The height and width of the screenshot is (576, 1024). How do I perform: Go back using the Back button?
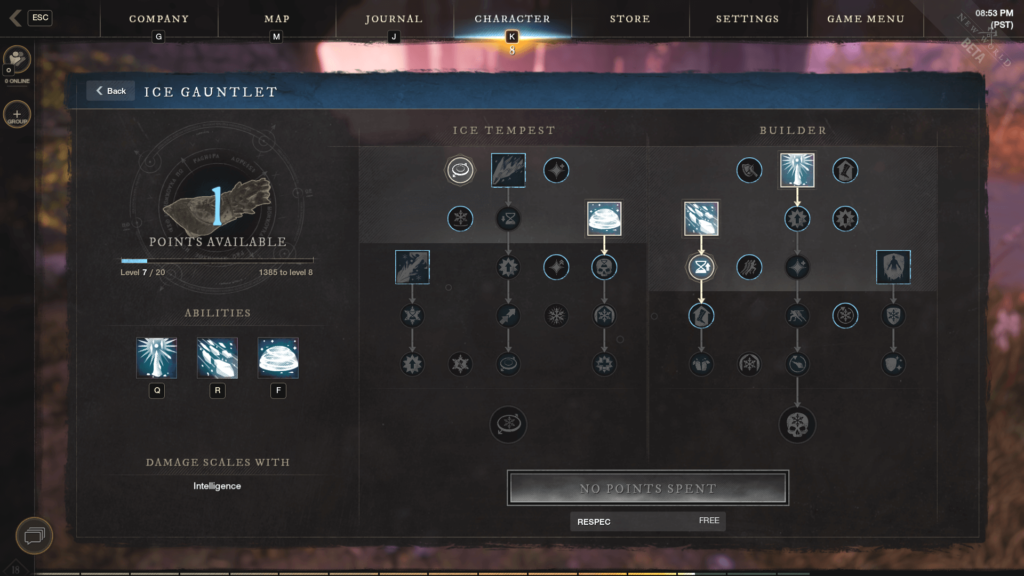tap(110, 91)
